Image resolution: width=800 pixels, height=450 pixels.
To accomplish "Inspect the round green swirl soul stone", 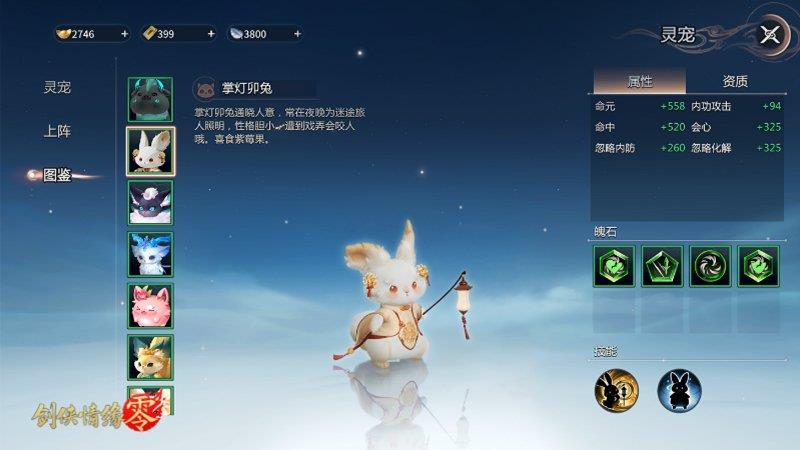I will point(710,267).
